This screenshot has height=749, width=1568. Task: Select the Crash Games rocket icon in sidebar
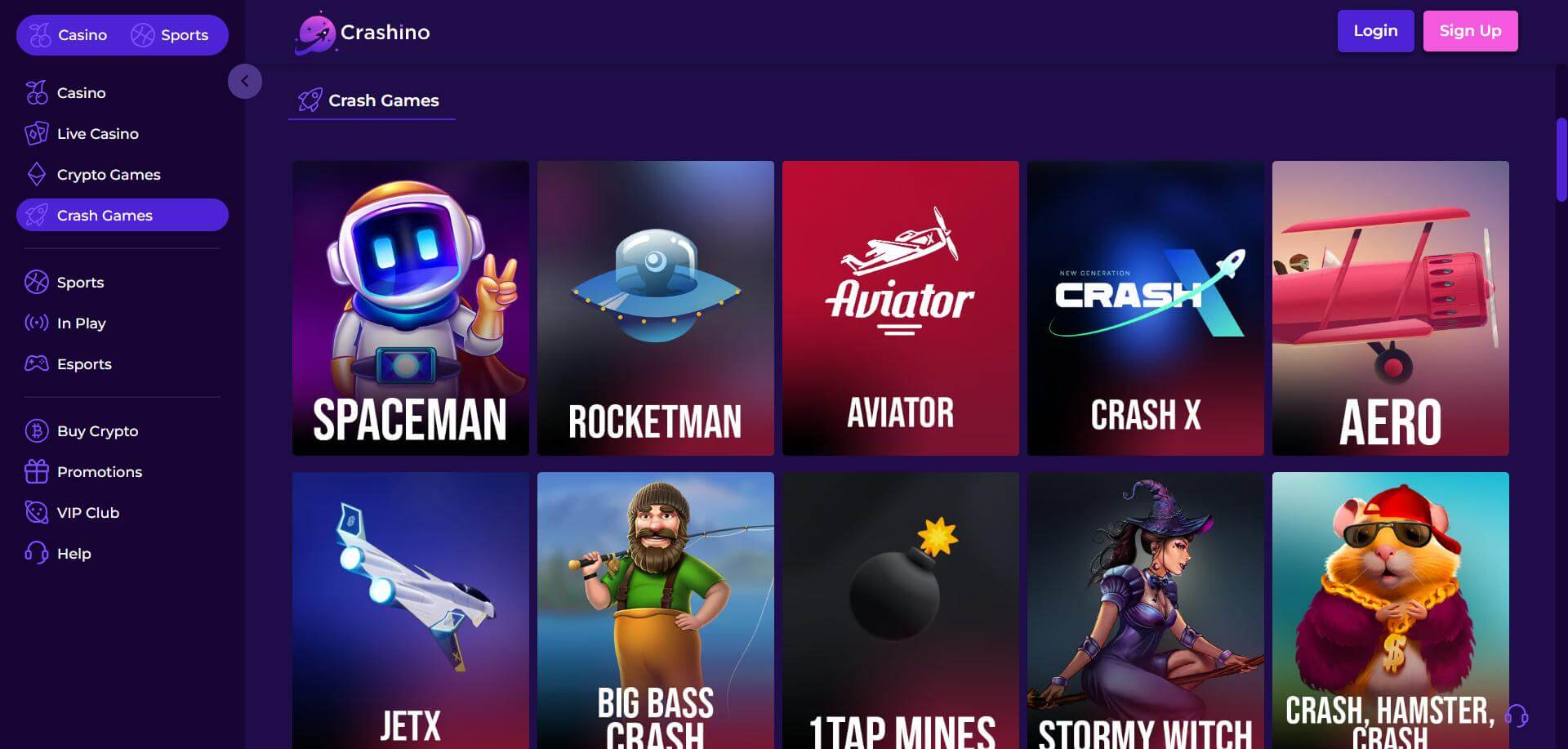36,215
